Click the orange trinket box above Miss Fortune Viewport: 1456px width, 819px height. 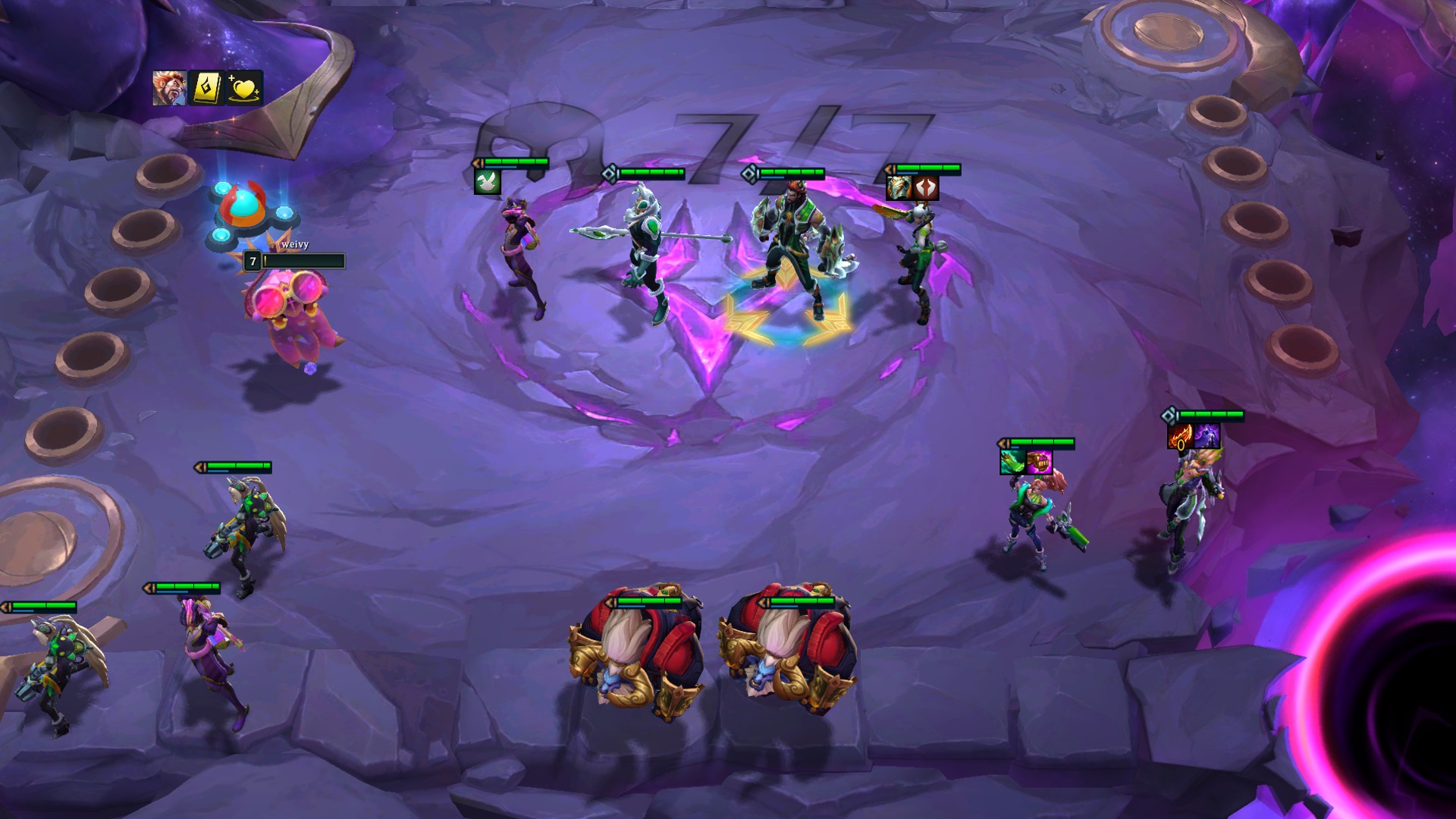(x=1038, y=462)
